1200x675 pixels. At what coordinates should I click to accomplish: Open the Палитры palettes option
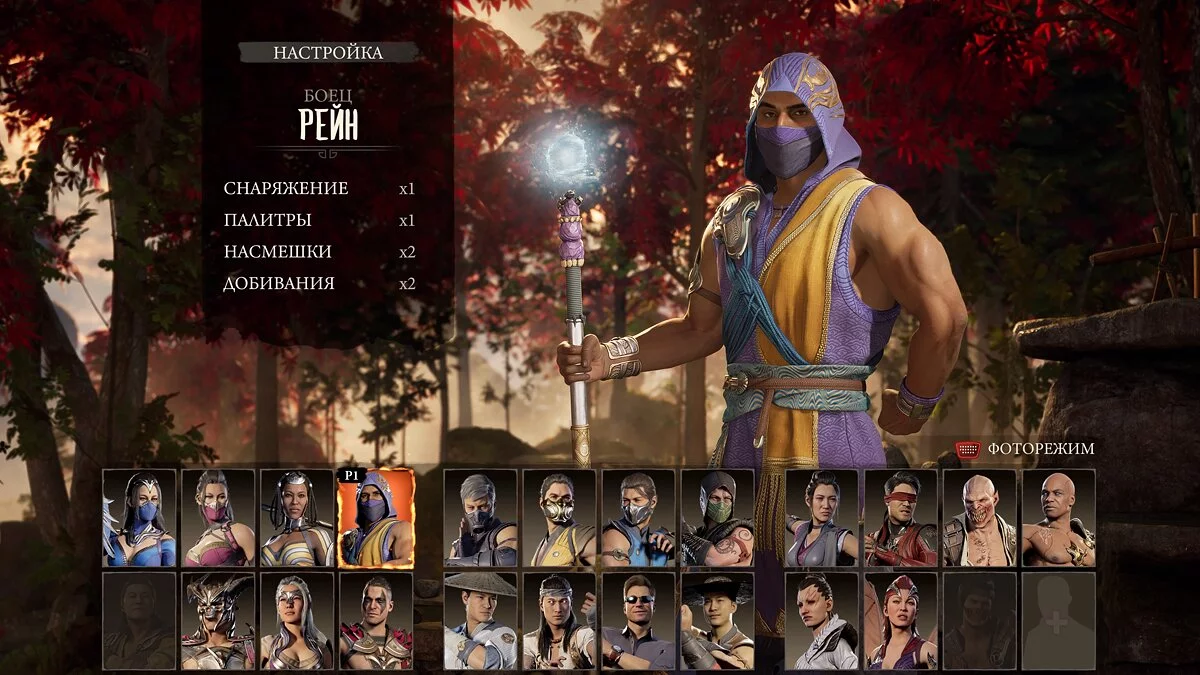click(268, 220)
